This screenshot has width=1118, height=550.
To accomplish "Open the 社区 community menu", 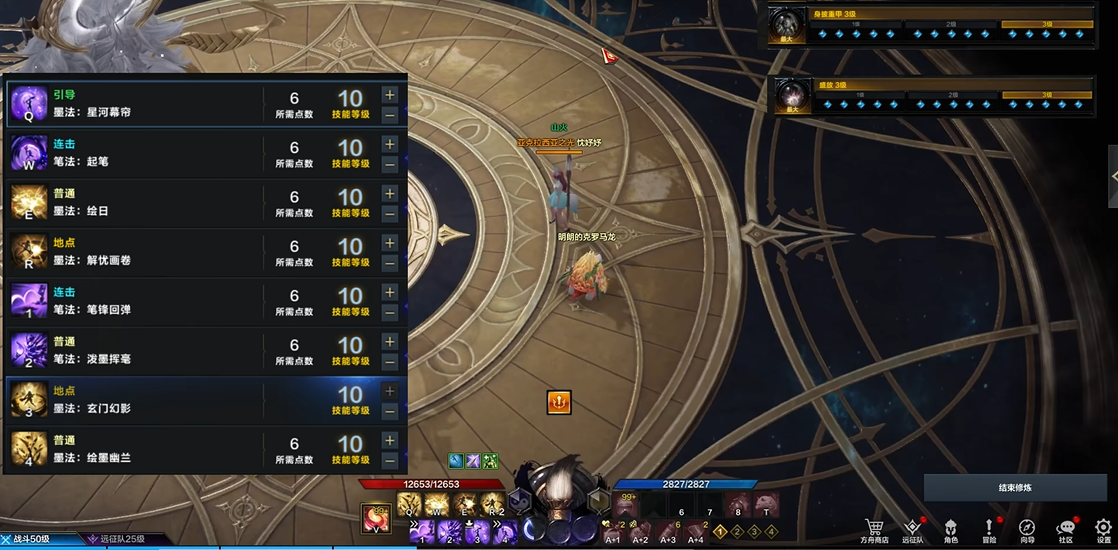I will click(x=1066, y=530).
